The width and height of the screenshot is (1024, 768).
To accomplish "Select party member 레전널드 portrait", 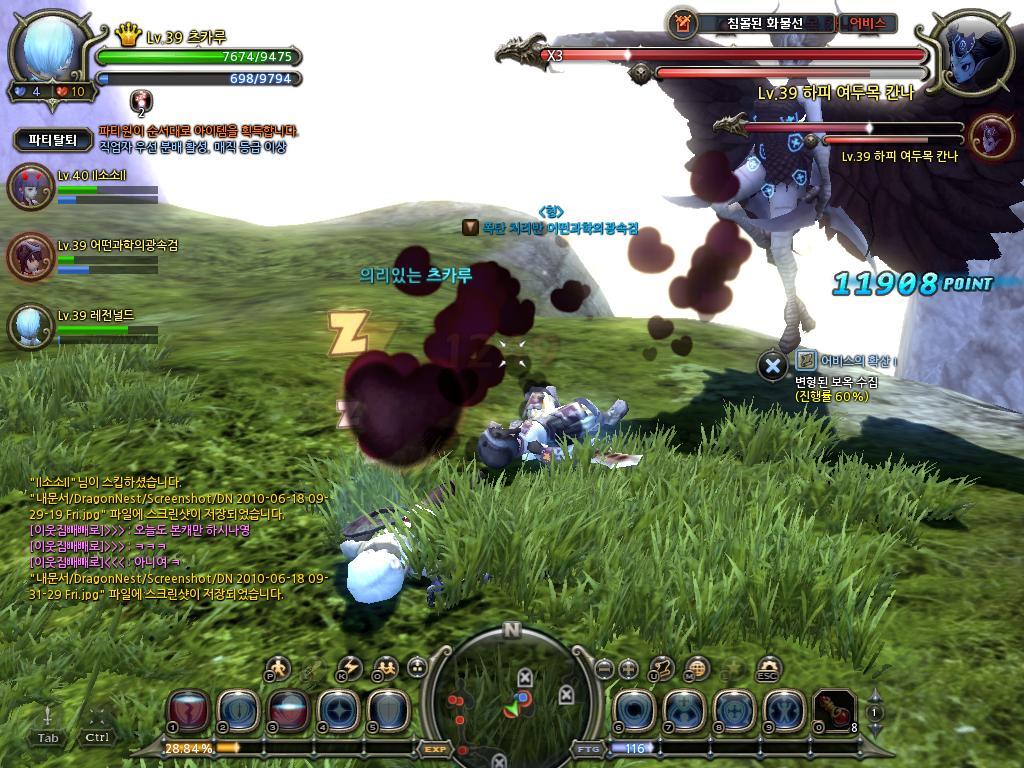I will click(x=30, y=326).
